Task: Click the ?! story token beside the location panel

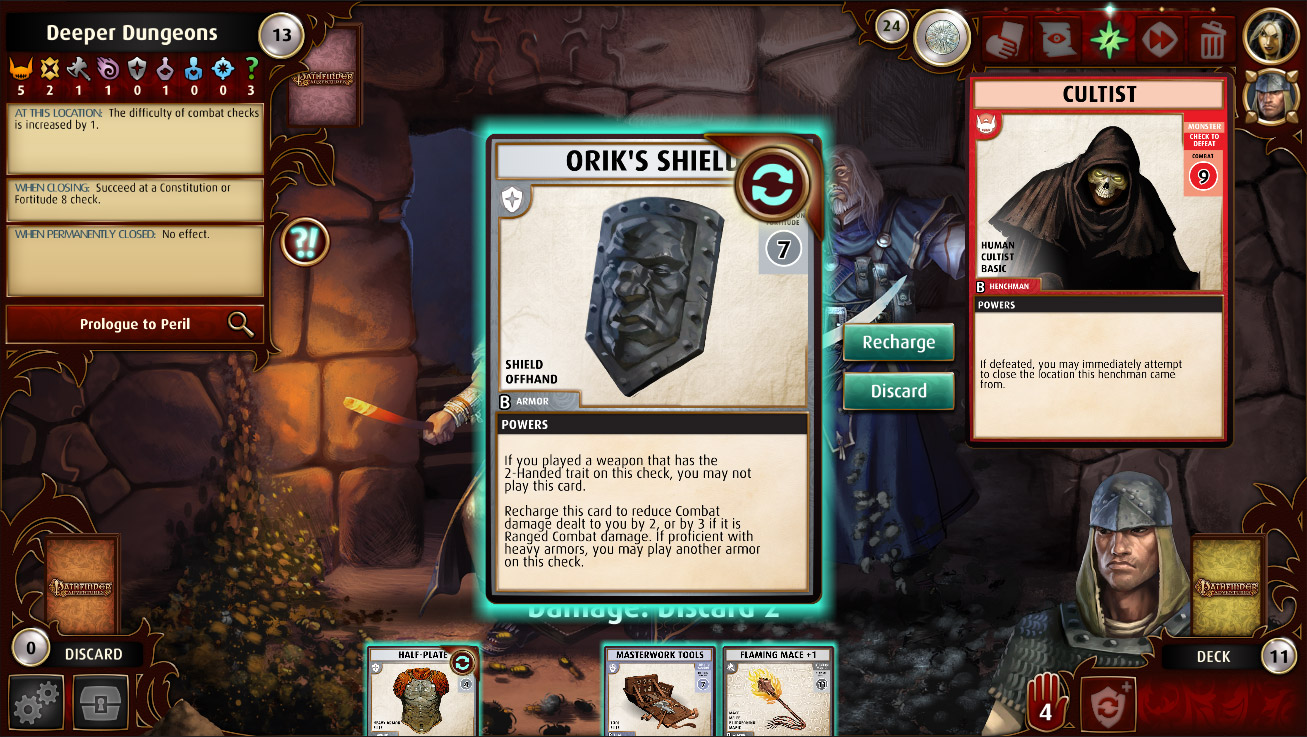Action: click(305, 243)
